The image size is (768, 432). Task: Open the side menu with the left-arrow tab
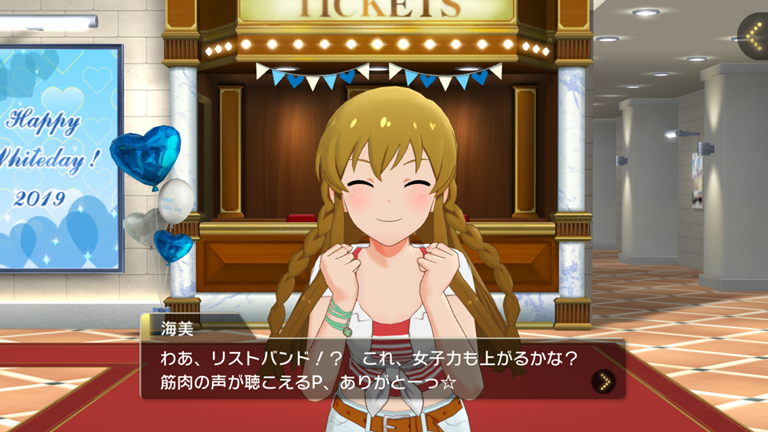[754, 37]
